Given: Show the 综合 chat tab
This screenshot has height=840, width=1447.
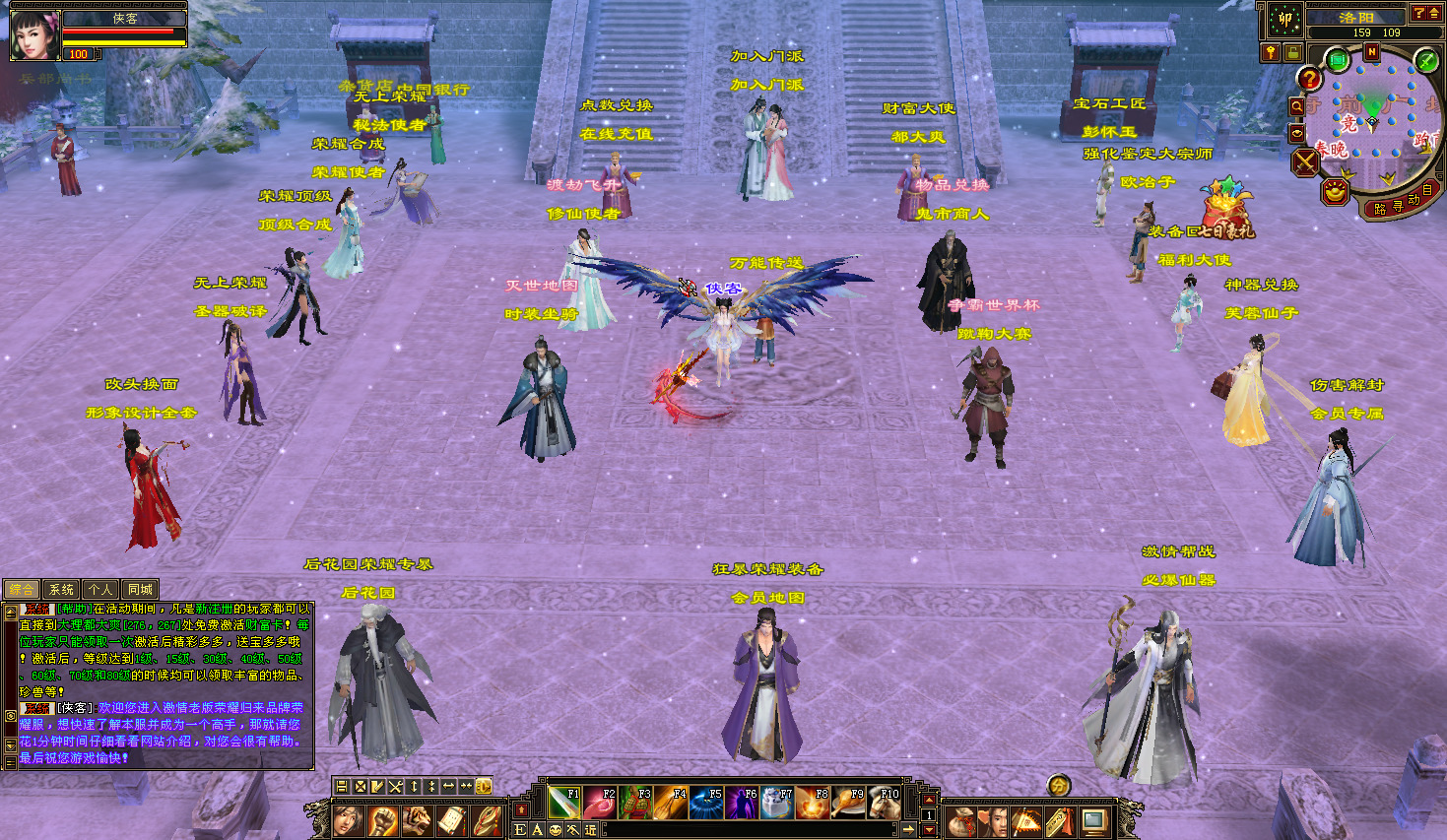Looking at the screenshot, I should 22,589.
